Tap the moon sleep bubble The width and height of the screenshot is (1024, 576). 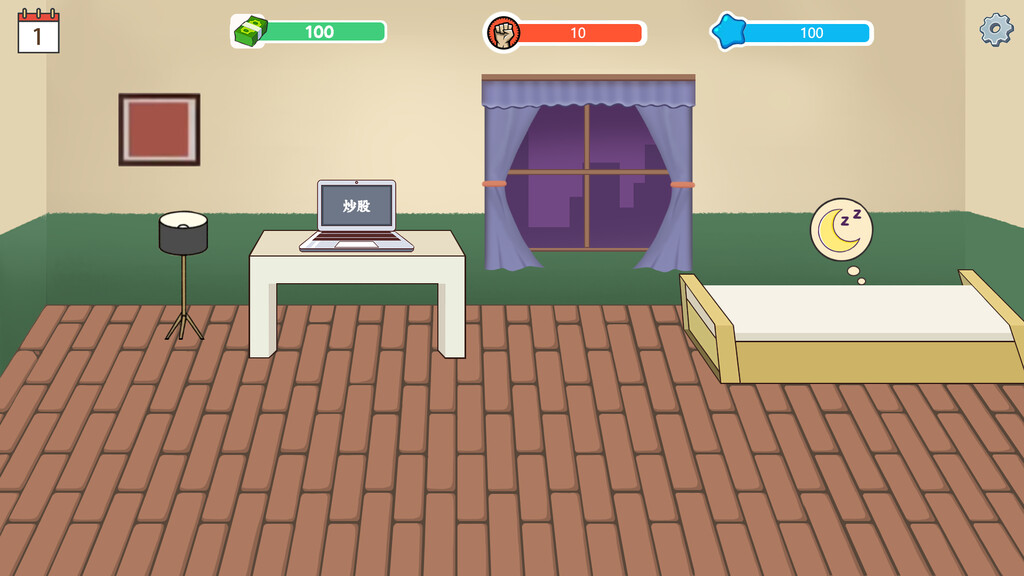[841, 230]
